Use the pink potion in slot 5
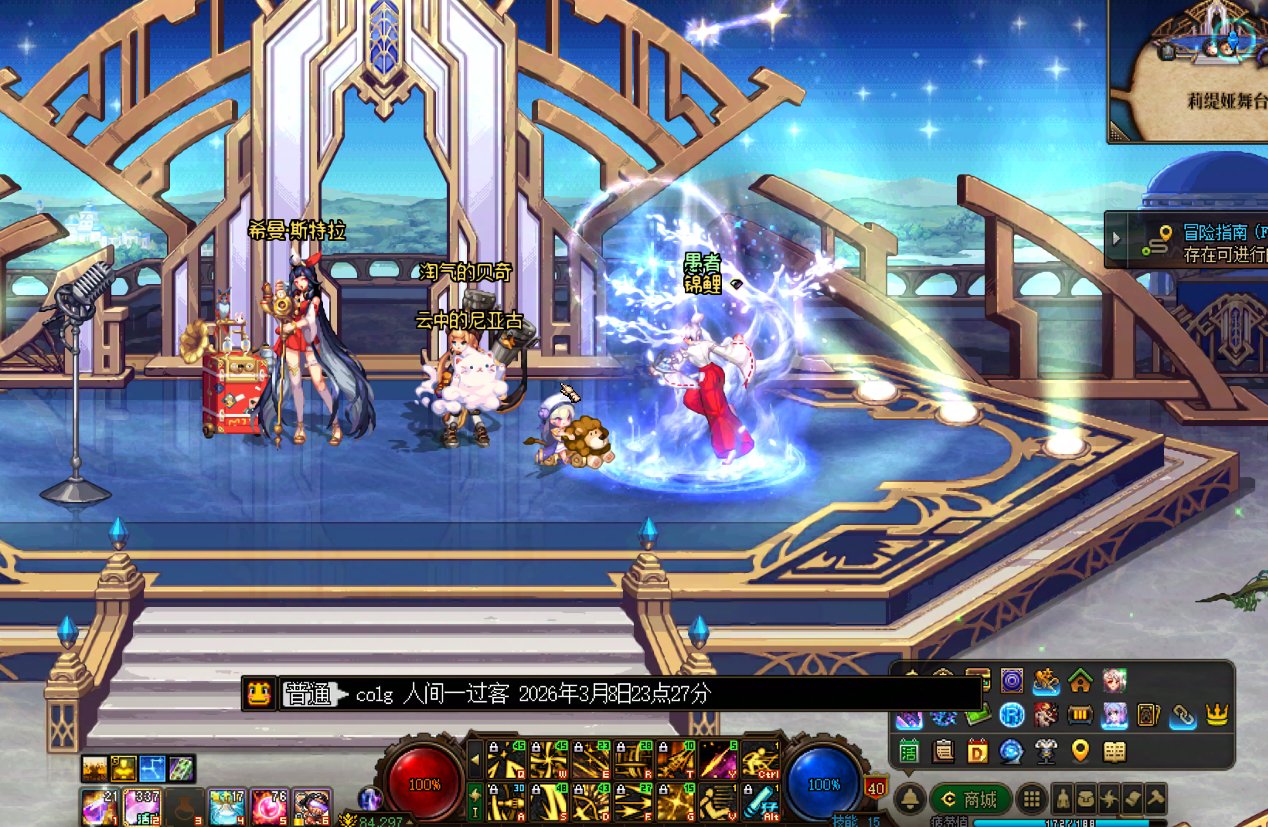The image size is (1268, 827). 268,805
